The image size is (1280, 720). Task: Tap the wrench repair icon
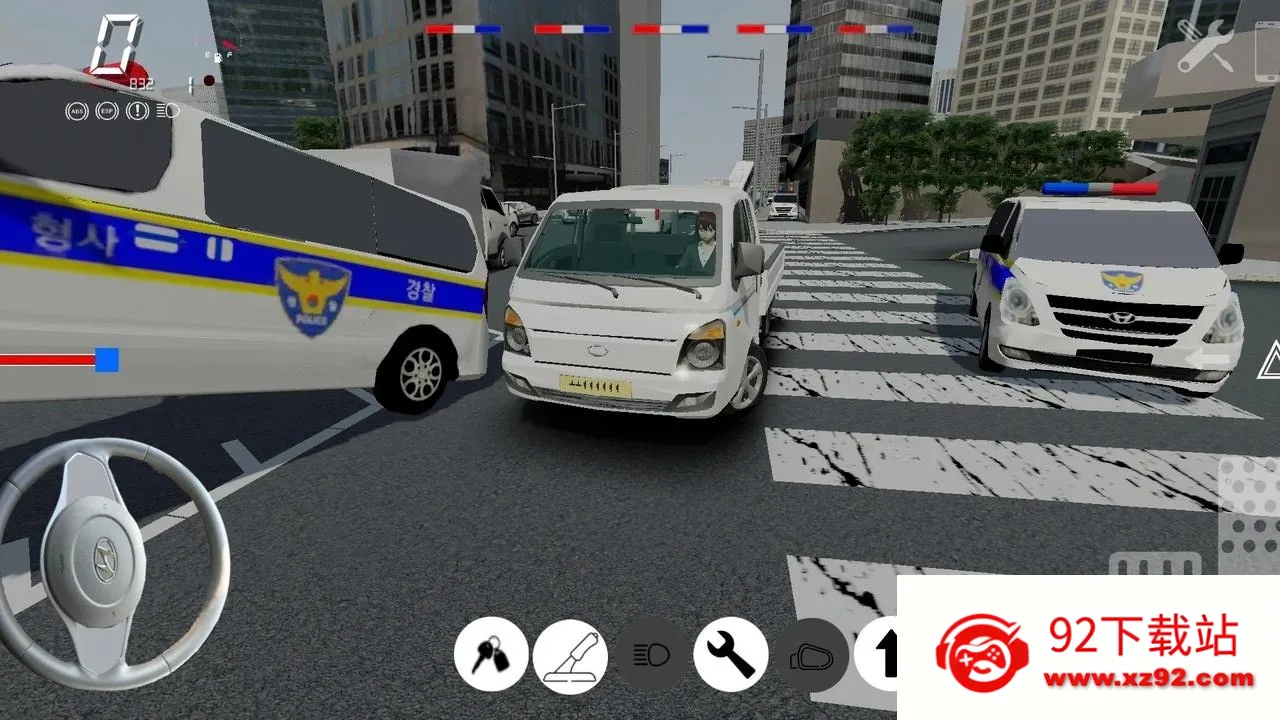click(731, 657)
